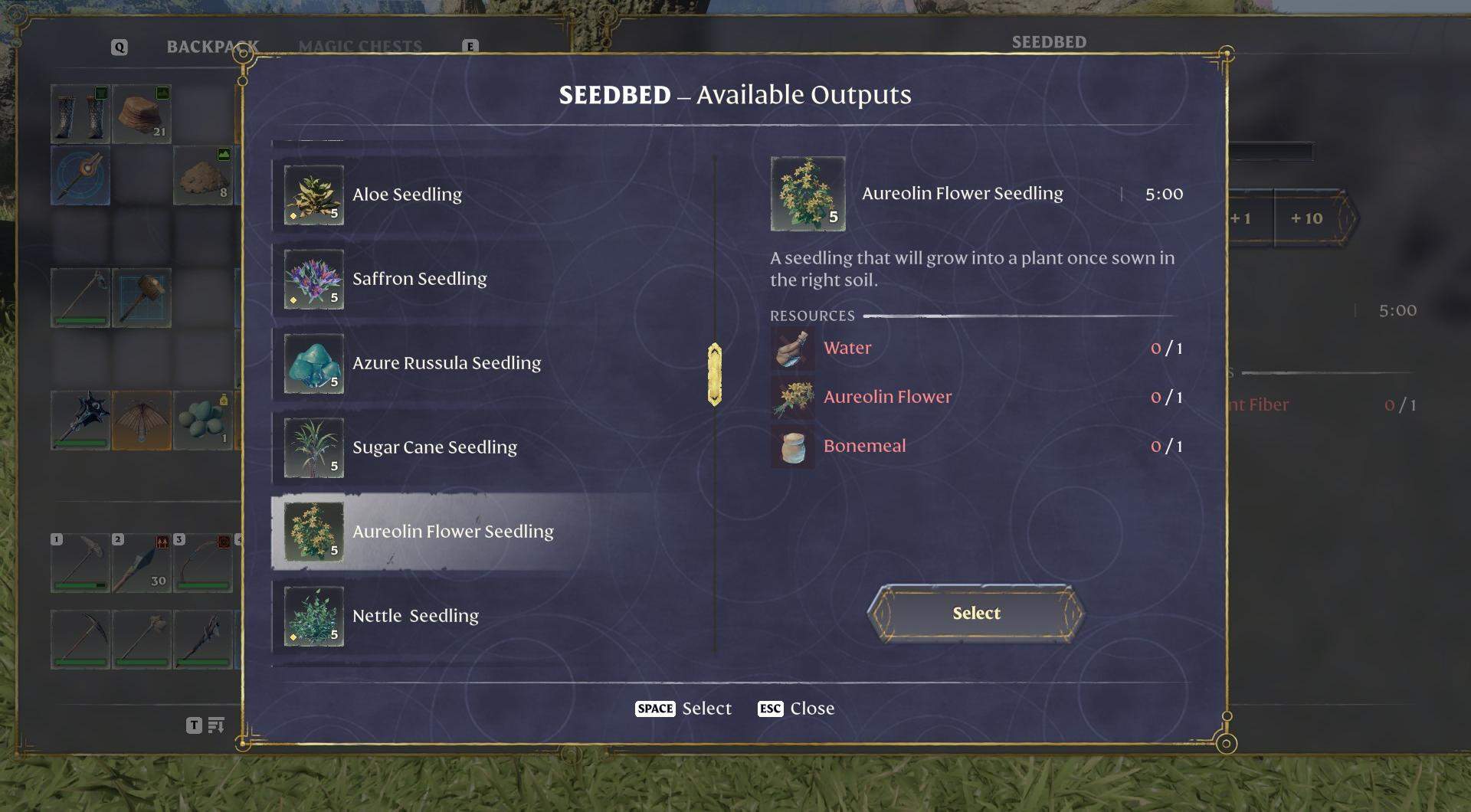
Task: Increase amount with the +1 button
Action: coord(1241,218)
